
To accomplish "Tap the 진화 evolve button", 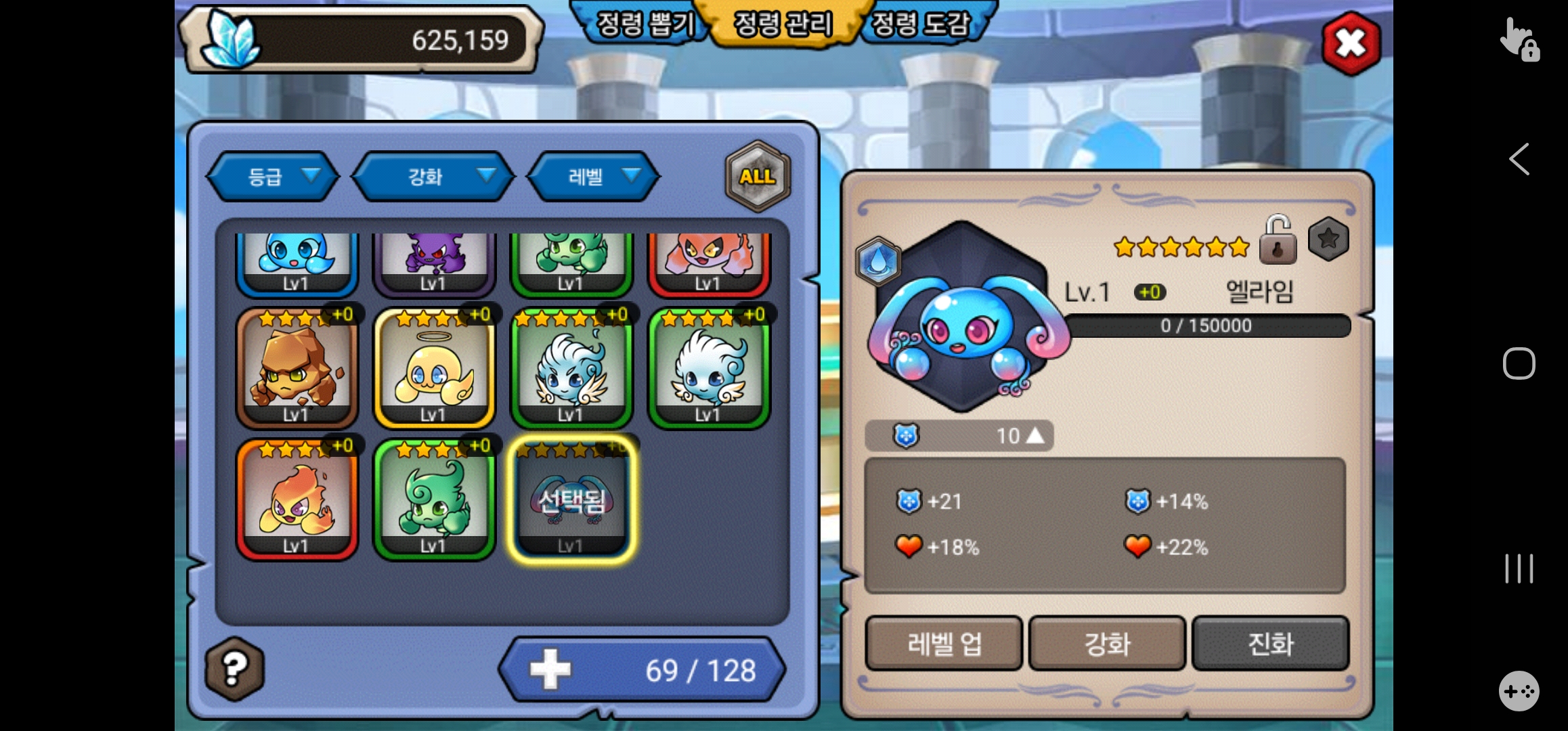I will pos(1270,643).
